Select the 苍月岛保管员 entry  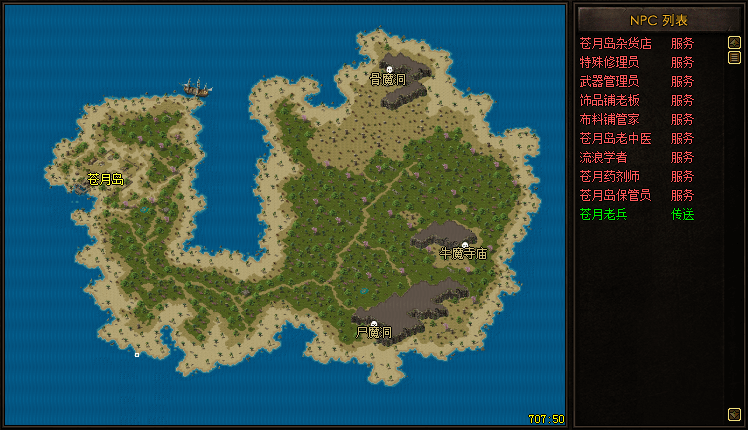pyautogui.click(x=615, y=195)
